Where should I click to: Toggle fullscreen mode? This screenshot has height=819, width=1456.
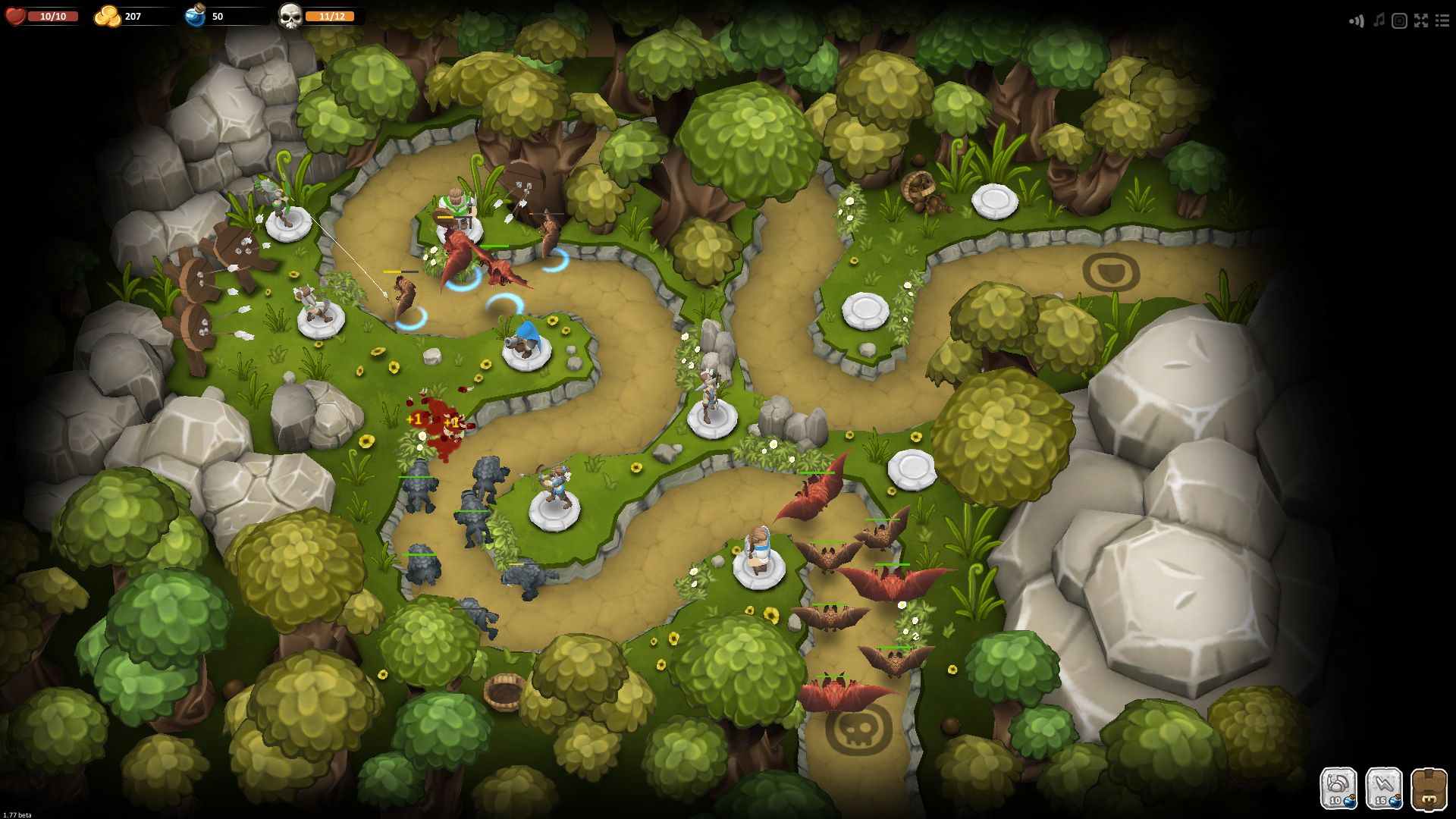(x=1421, y=20)
